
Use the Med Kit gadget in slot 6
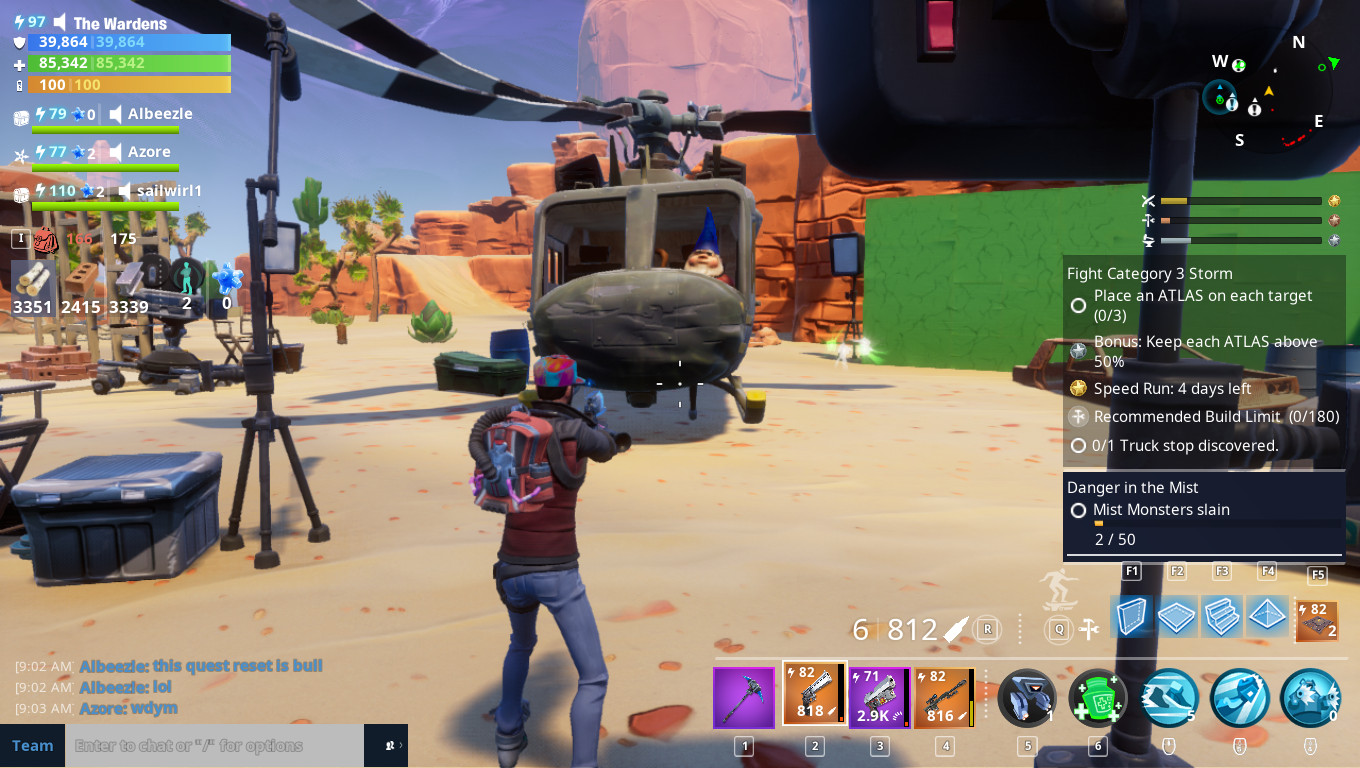(x=1096, y=697)
